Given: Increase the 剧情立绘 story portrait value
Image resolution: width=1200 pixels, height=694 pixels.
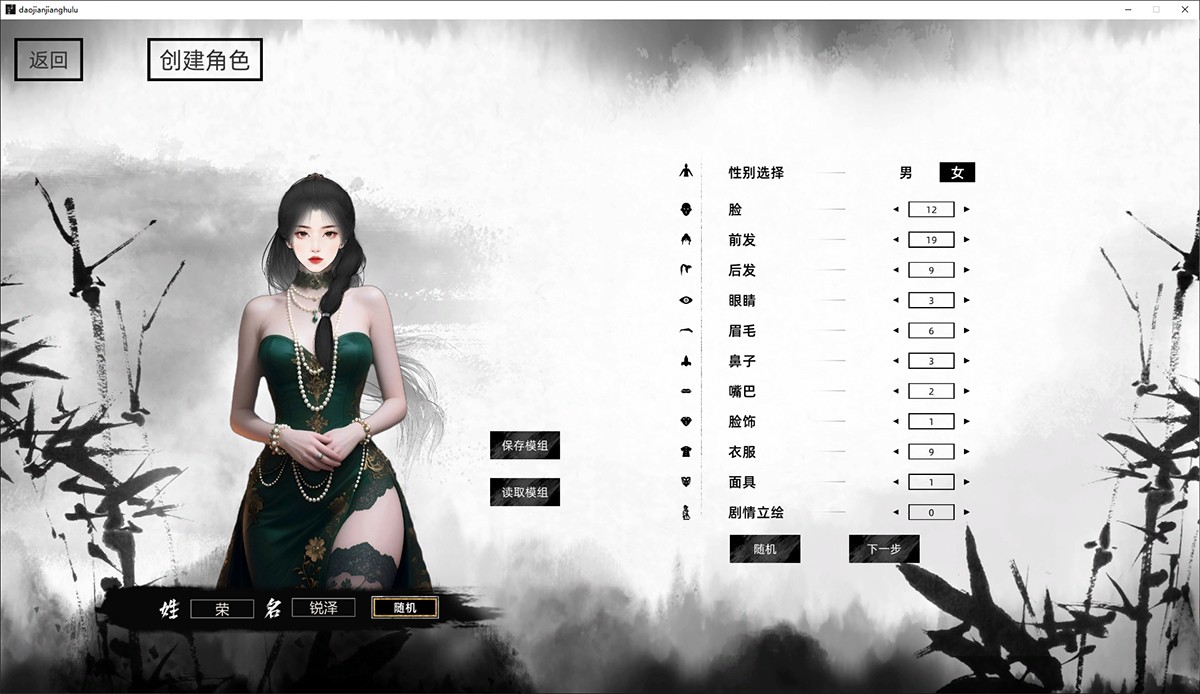Looking at the screenshot, I should 966,512.
